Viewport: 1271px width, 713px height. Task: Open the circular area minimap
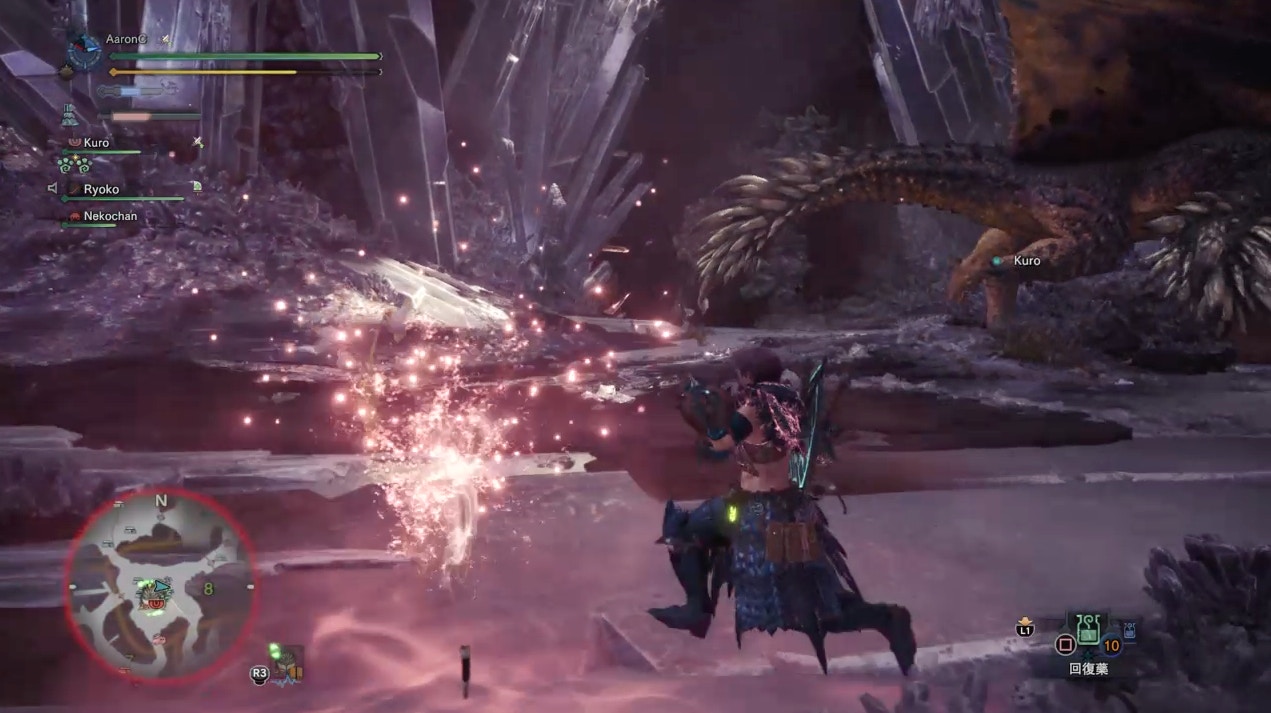(x=161, y=583)
